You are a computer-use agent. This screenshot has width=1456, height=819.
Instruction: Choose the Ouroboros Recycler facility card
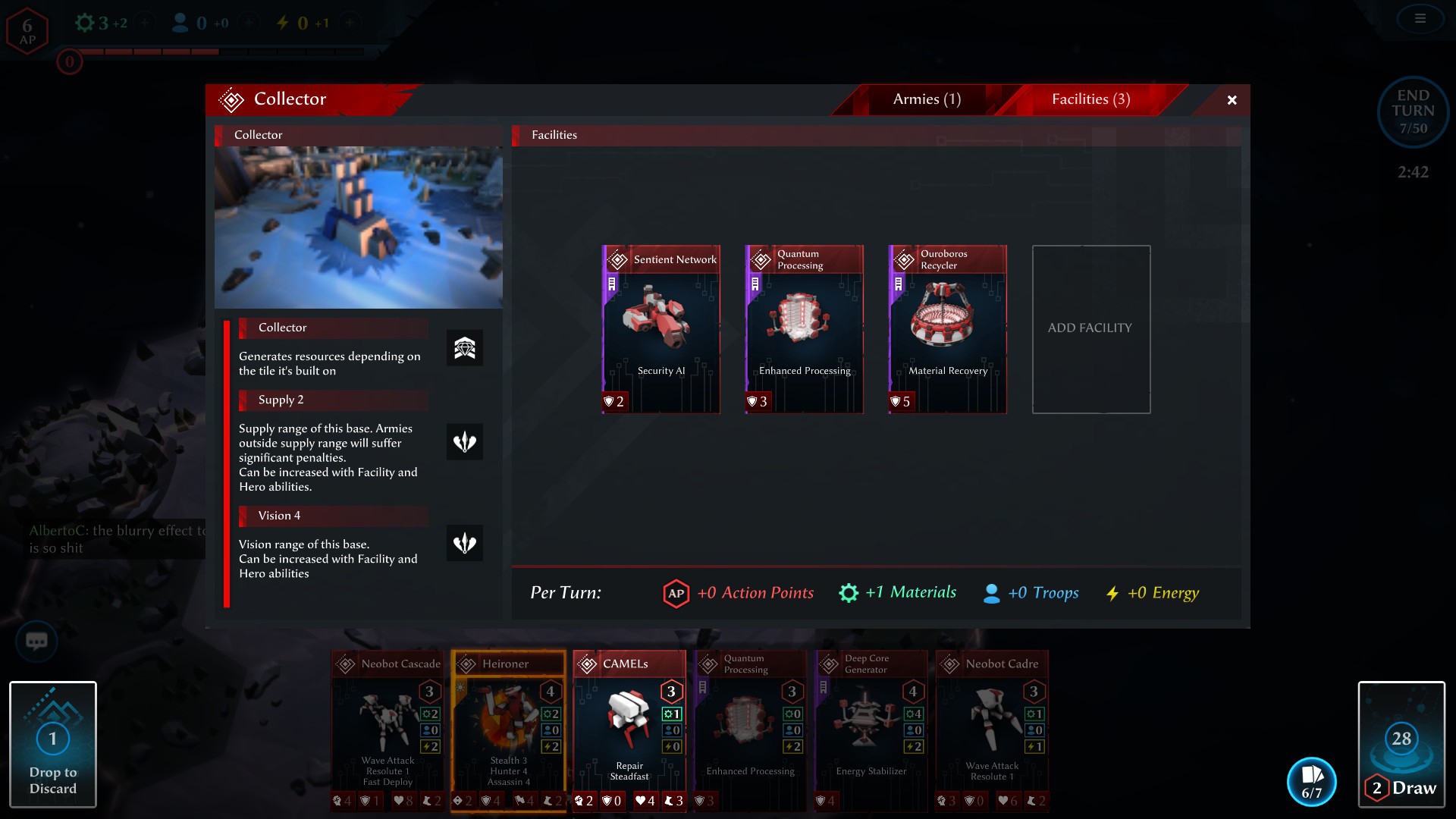pos(947,329)
